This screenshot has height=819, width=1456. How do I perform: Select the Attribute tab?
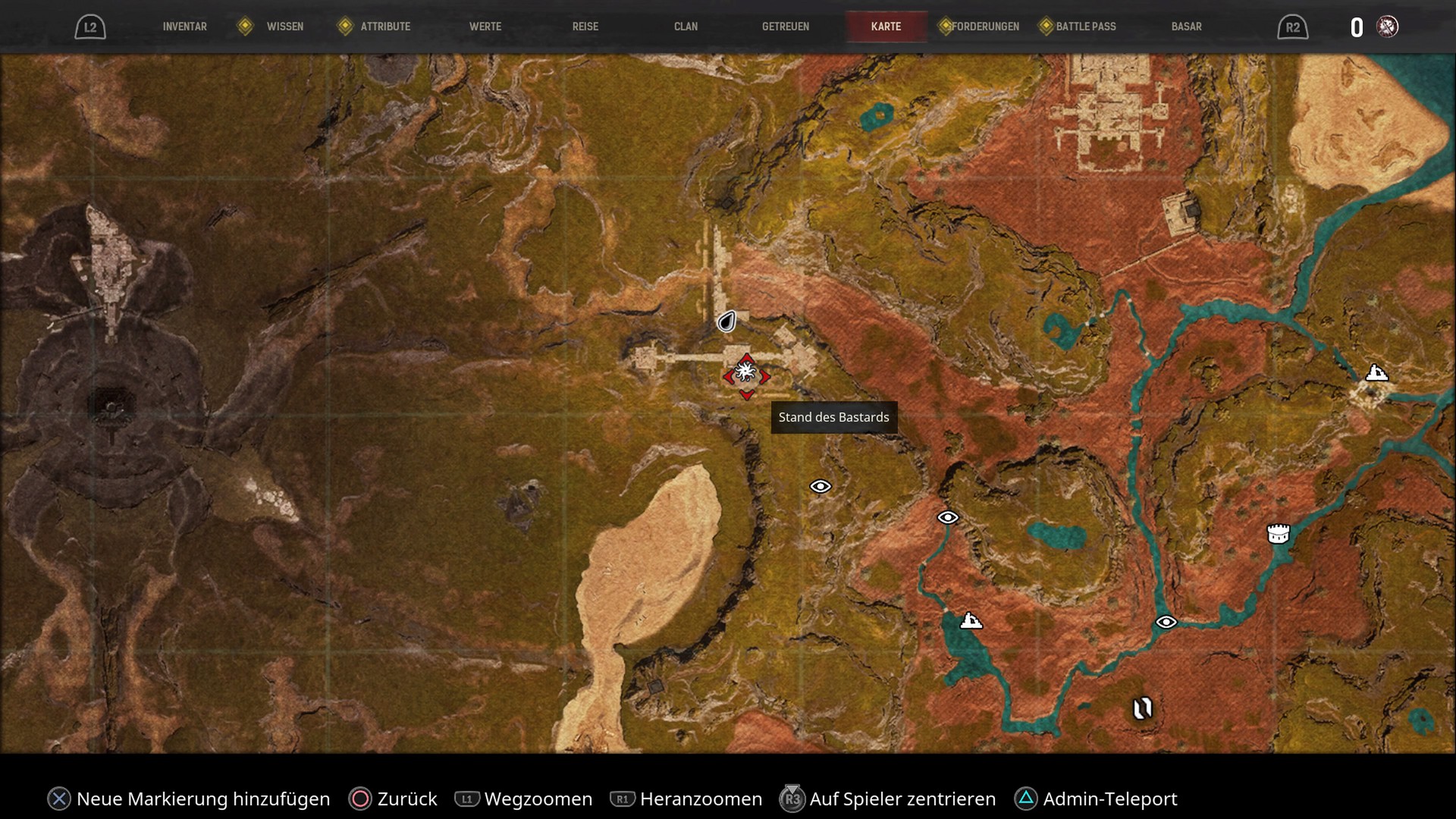pyautogui.click(x=385, y=27)
